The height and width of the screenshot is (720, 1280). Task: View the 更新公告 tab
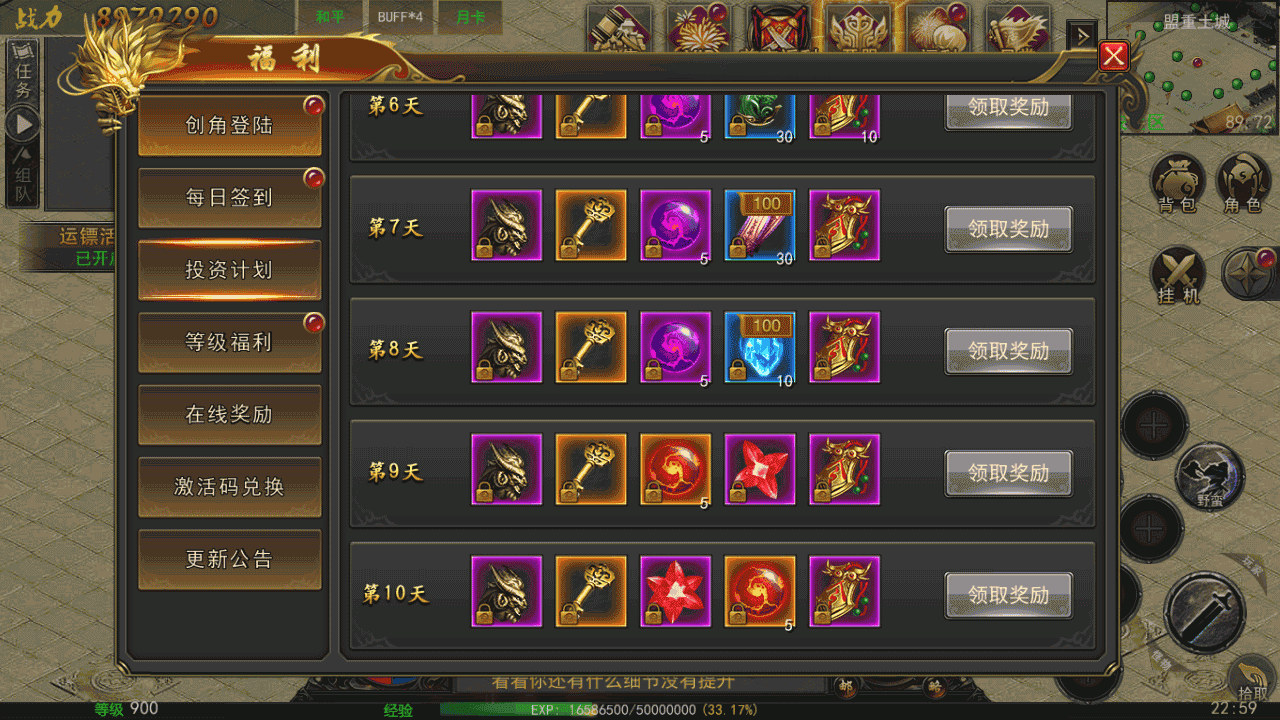[x=229, y=559]
